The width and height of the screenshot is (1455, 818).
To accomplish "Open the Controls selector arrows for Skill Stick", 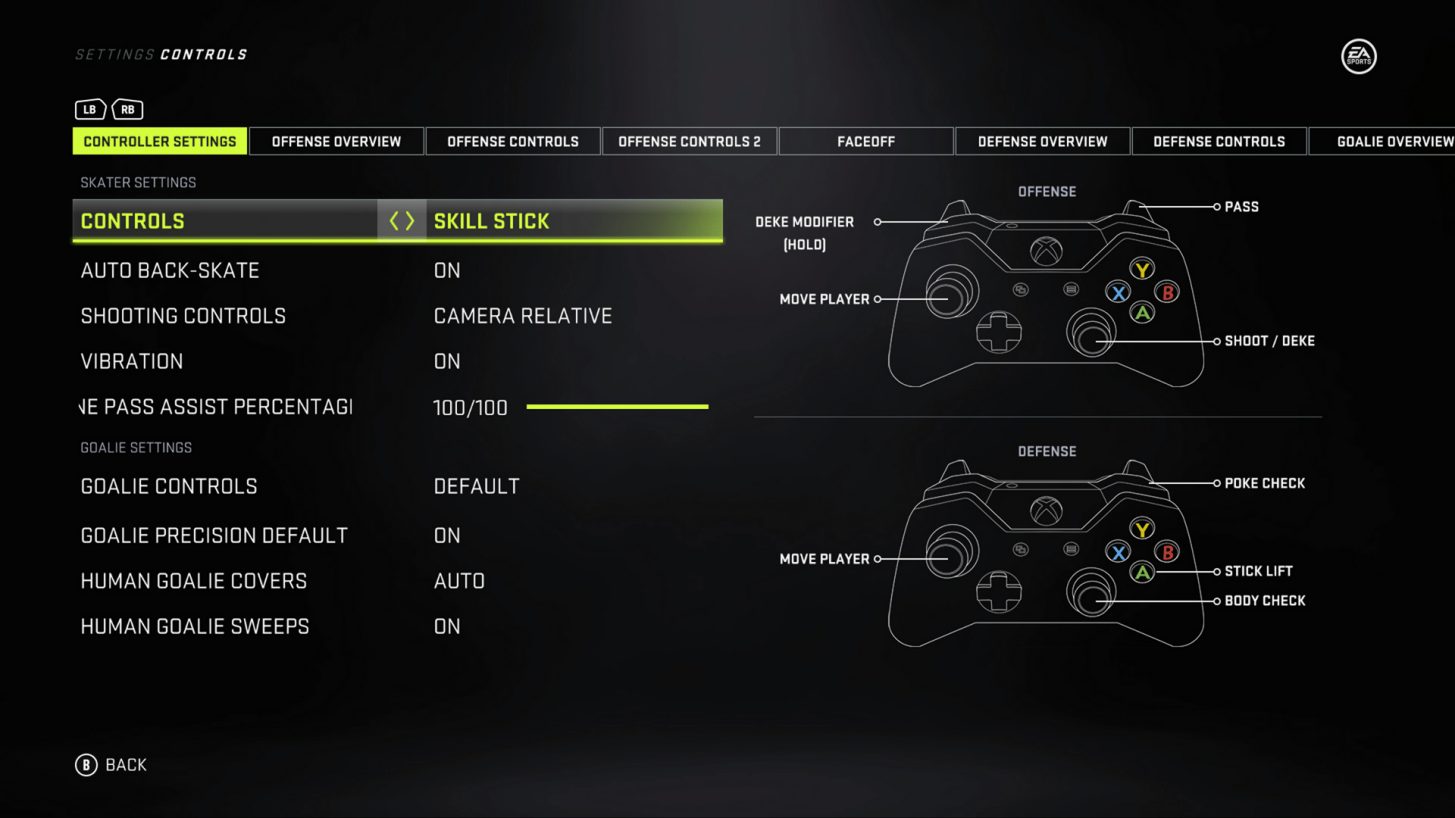I will tap(401, 221).
